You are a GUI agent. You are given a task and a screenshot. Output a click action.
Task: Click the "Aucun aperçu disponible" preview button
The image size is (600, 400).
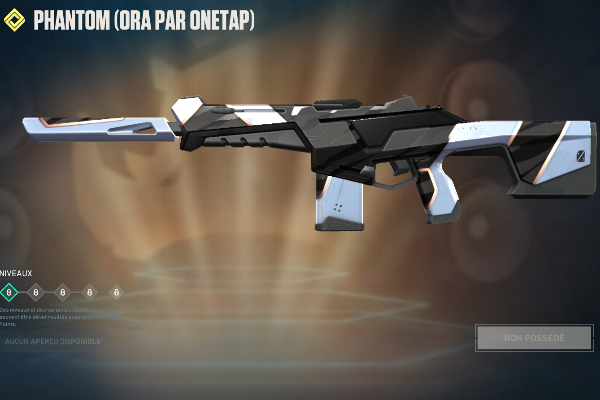point(53,342)
